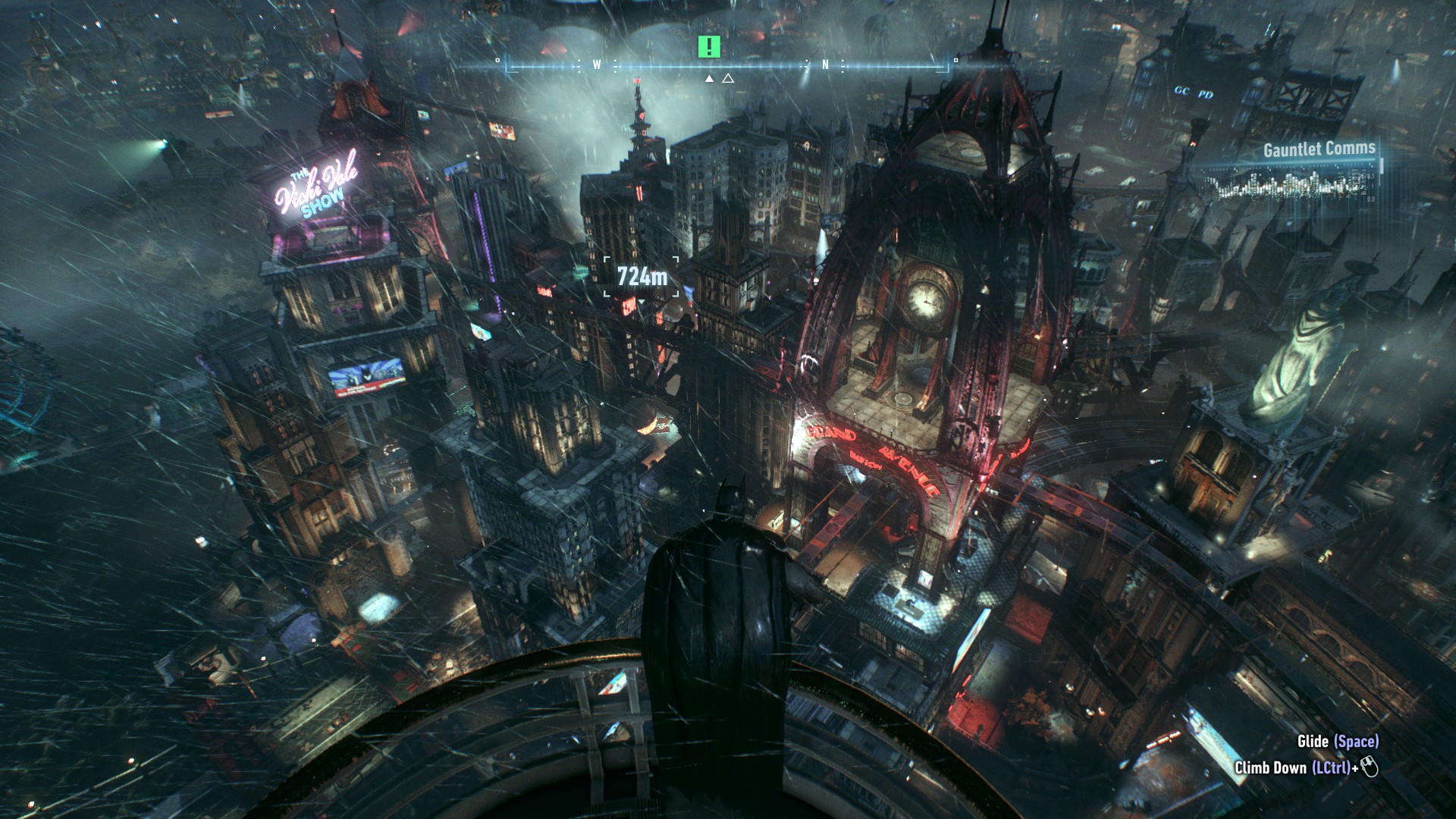Toggle the filled waypoint indicator triangle

click(709, 77)
